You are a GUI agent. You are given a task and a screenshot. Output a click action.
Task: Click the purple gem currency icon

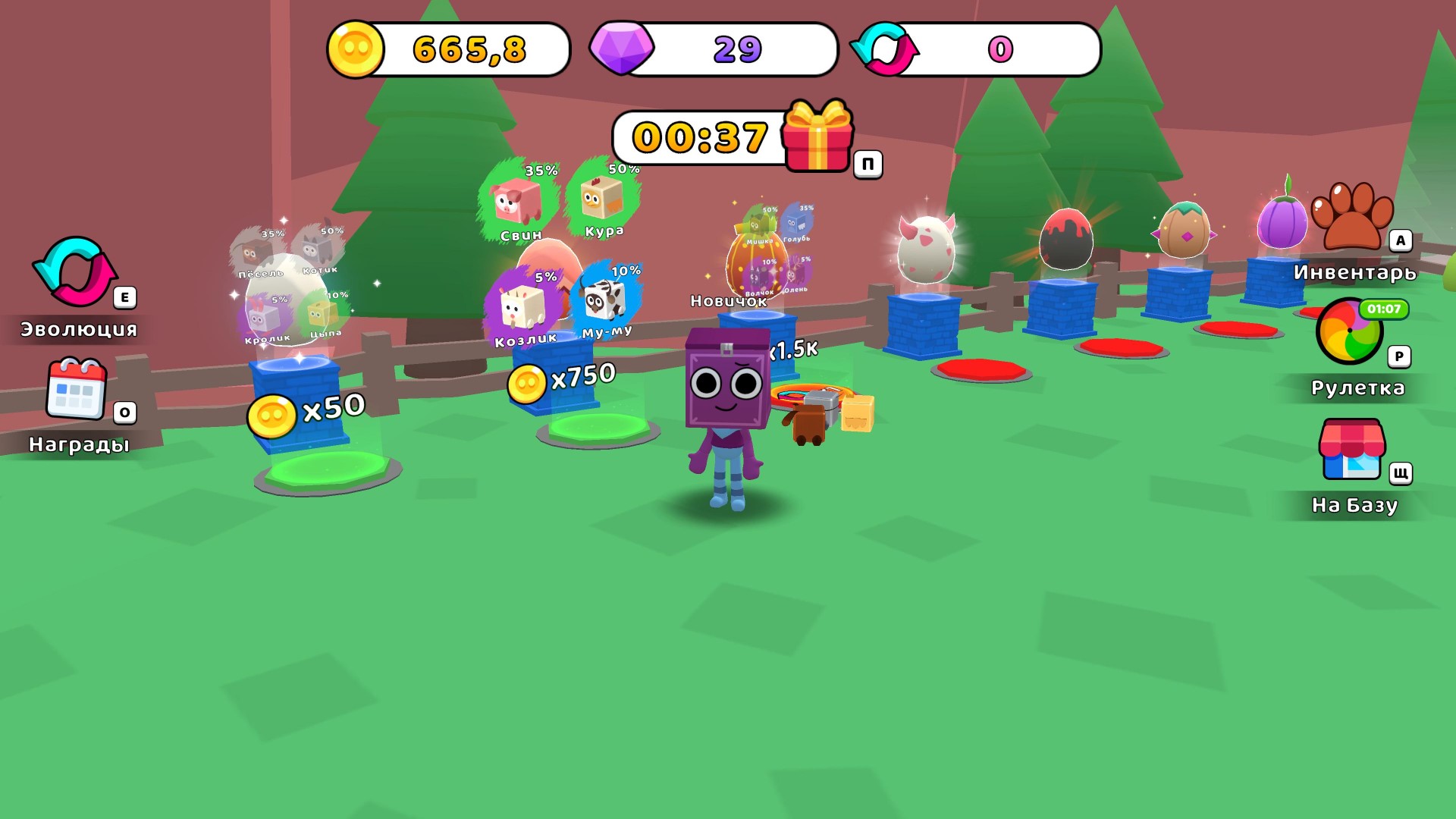pyautogui.click(x=621, y=50)
